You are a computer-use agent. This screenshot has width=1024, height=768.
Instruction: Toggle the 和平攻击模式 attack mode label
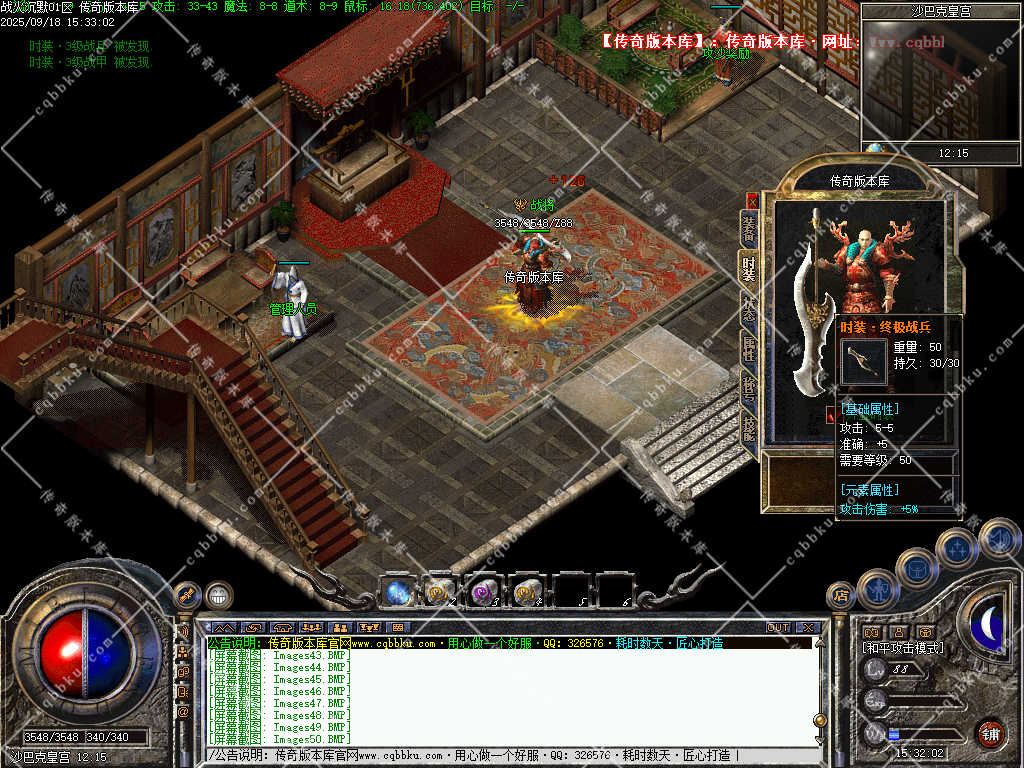tap(903, 648)
